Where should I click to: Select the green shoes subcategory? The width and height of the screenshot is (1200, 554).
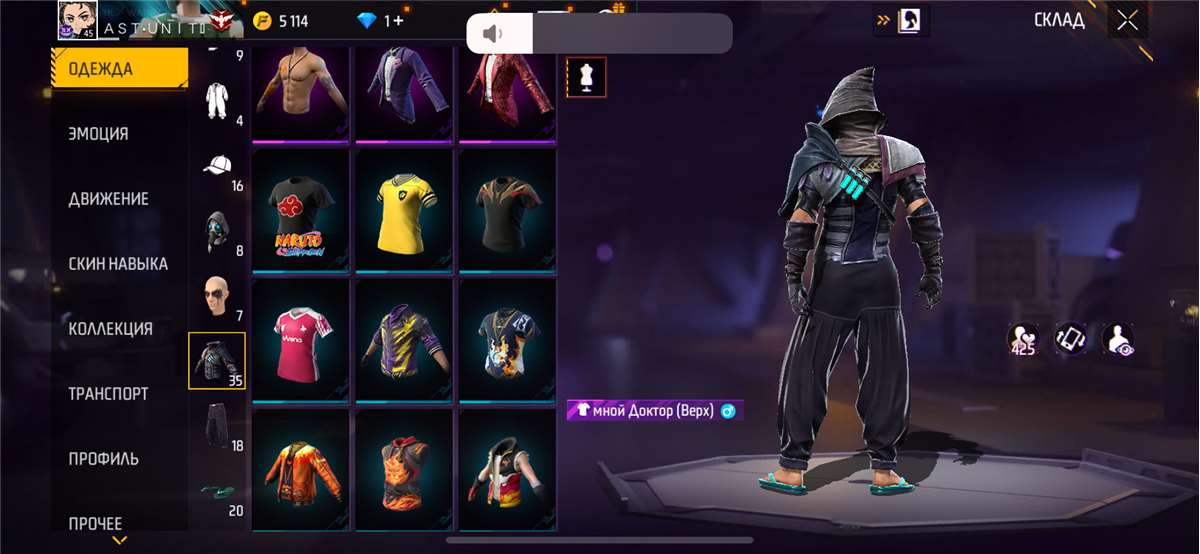point(219,491)
